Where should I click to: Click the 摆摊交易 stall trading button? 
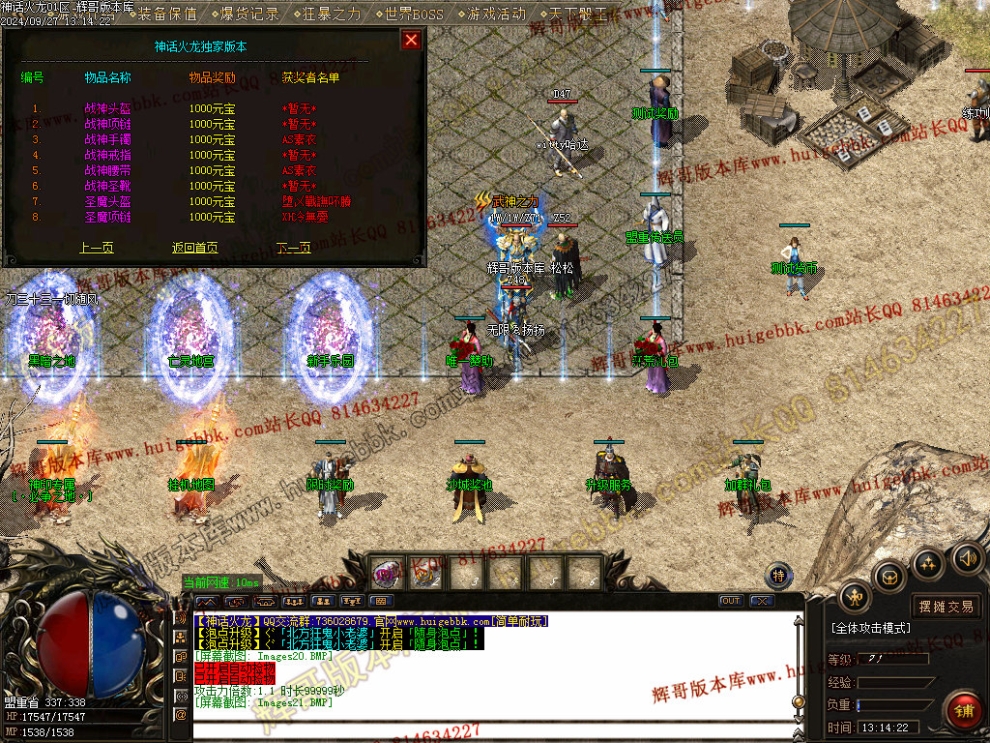click(946, 606)
